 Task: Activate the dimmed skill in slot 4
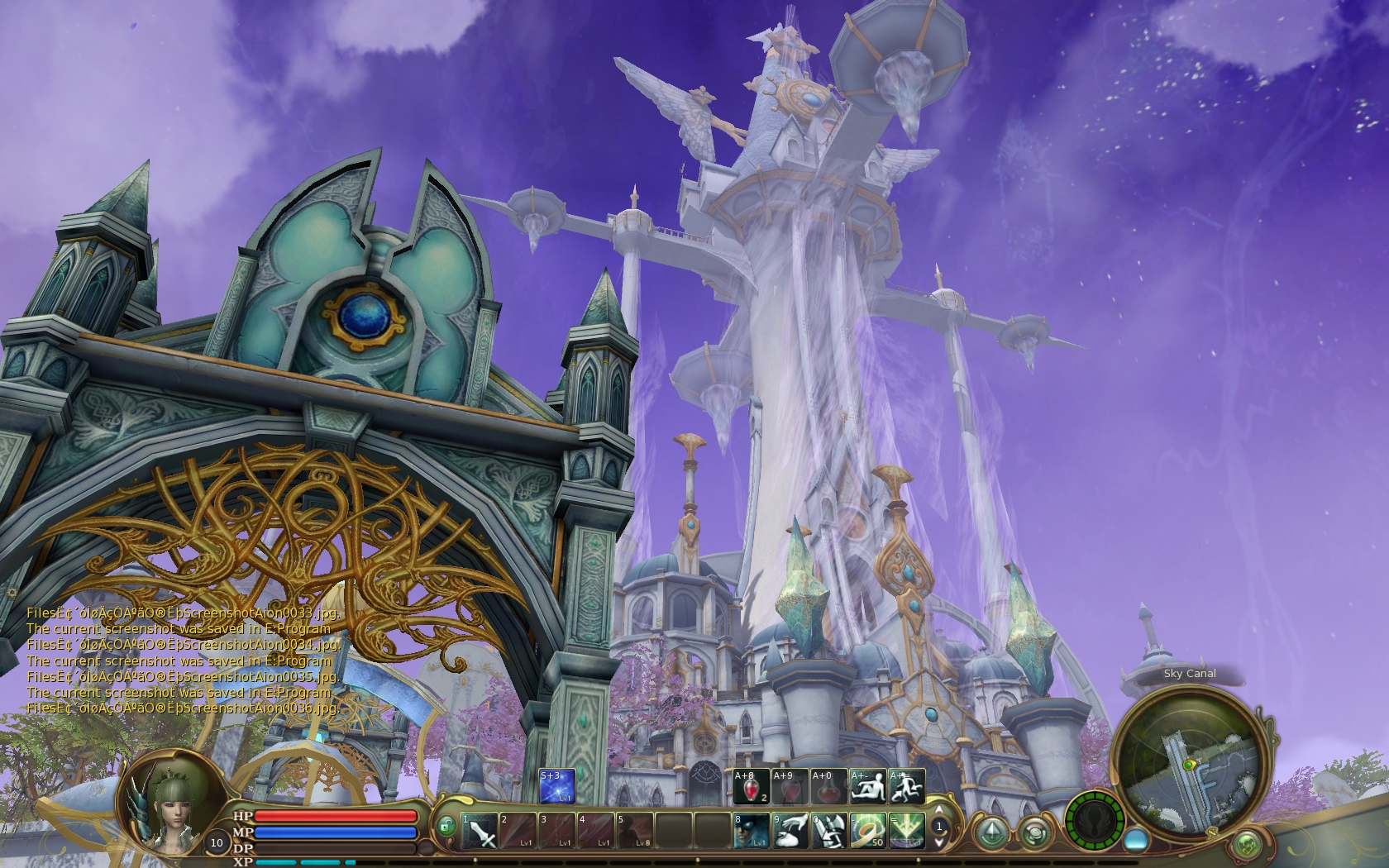pyautogui.click(x=594, y=831)
